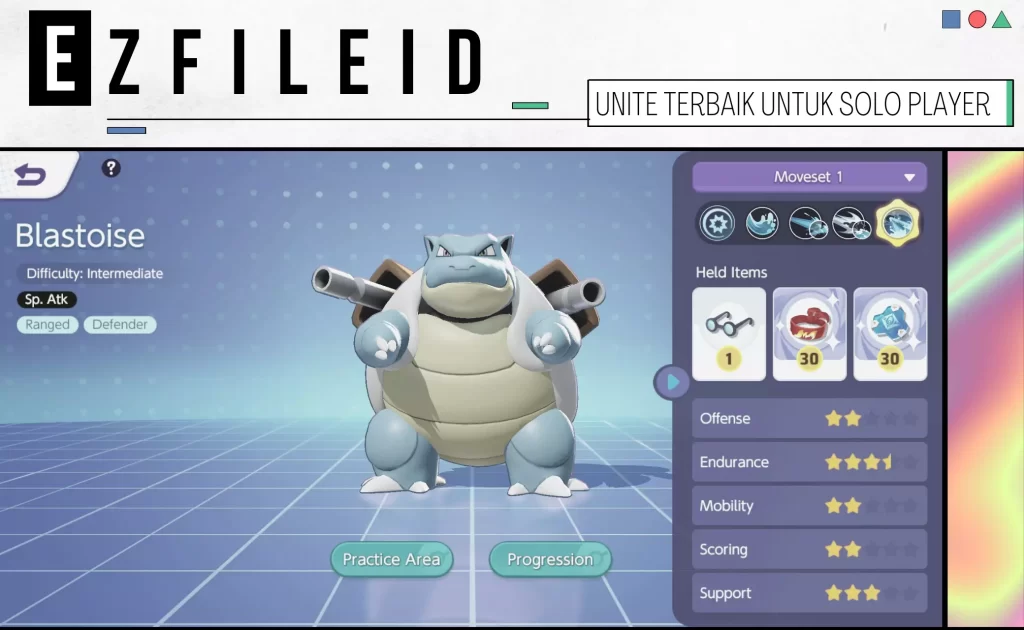This screenshot has width=1024, height=630.
Task: Click the Ranged tag
Action: (48, 324)
